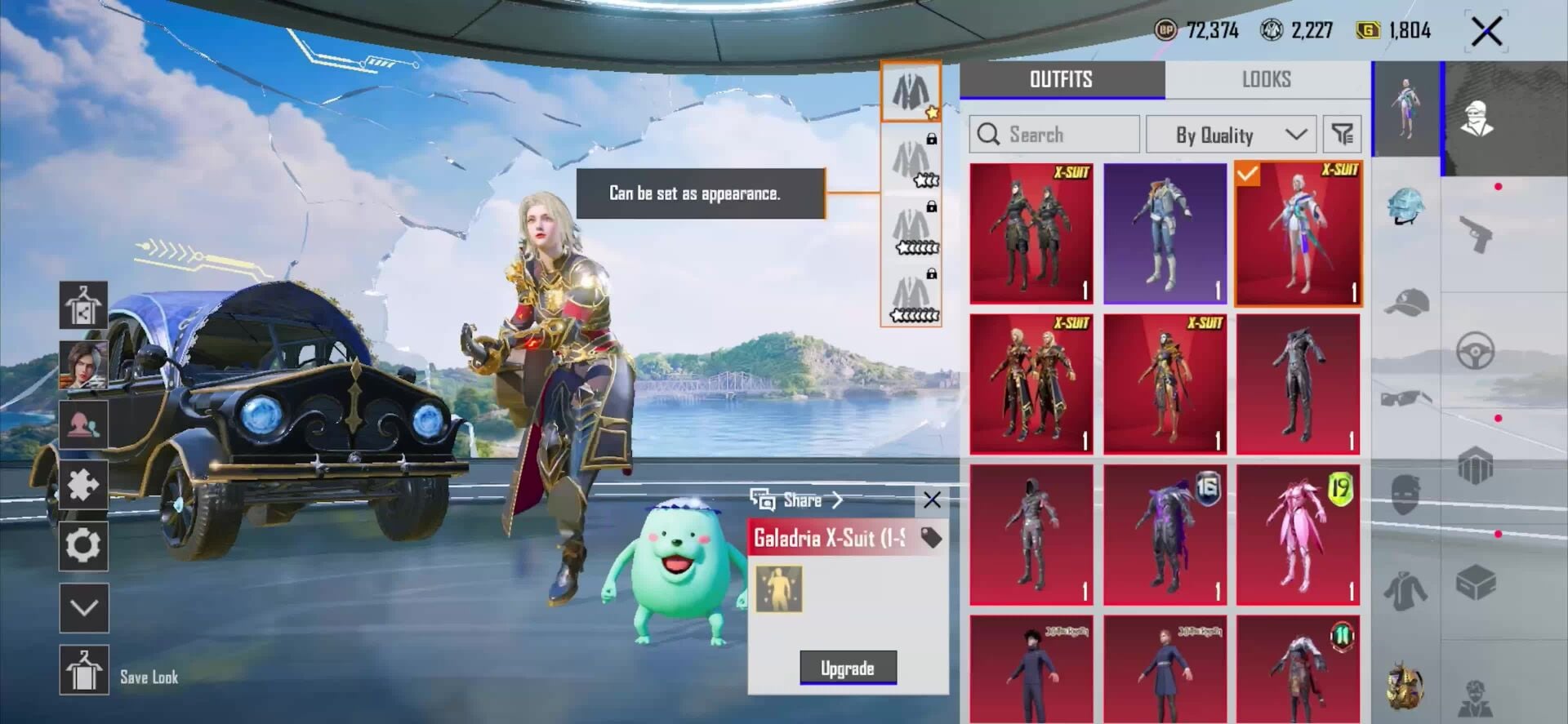
Task: Open the cap headwear category
Action: pyautogui.click(x=1405, y=303)
